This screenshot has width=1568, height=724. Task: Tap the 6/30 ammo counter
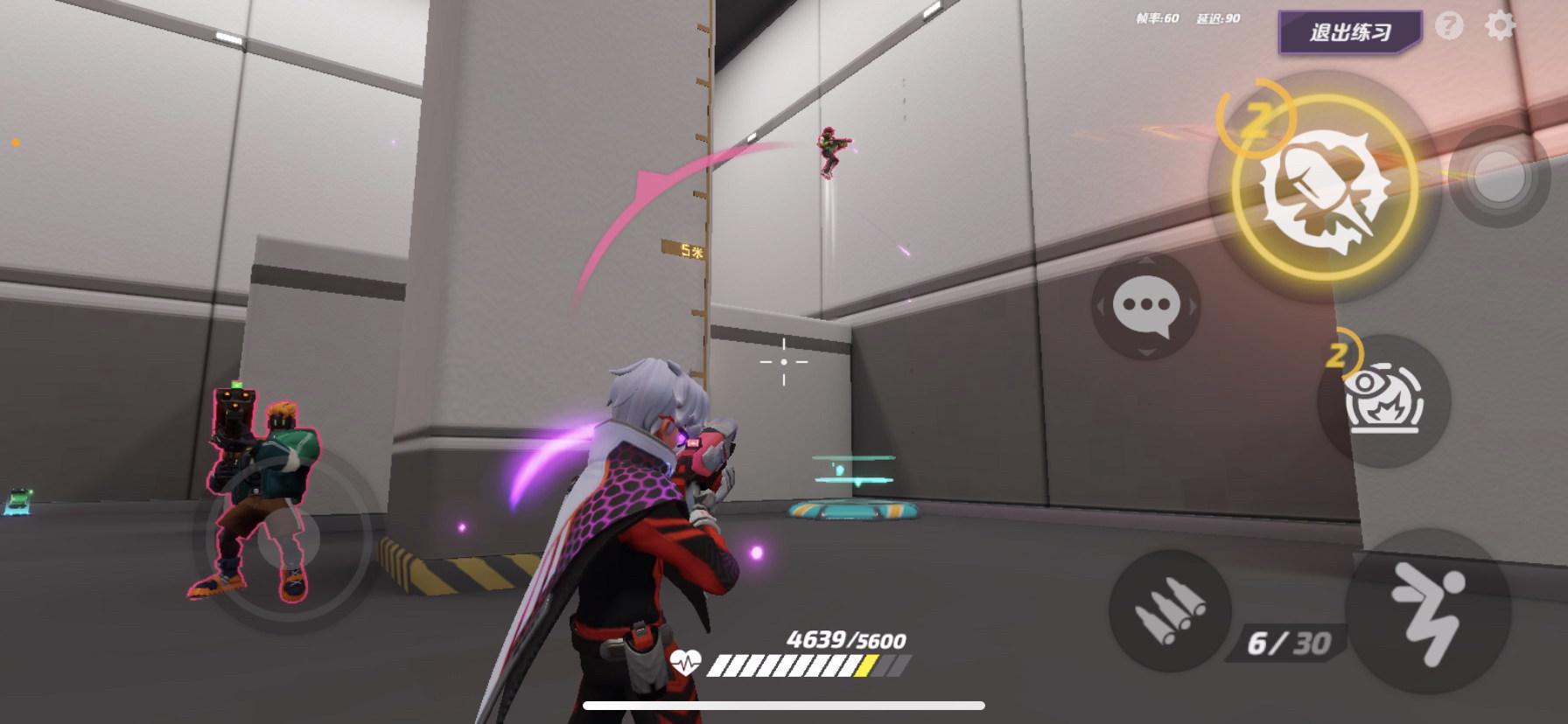point(1287,643)
